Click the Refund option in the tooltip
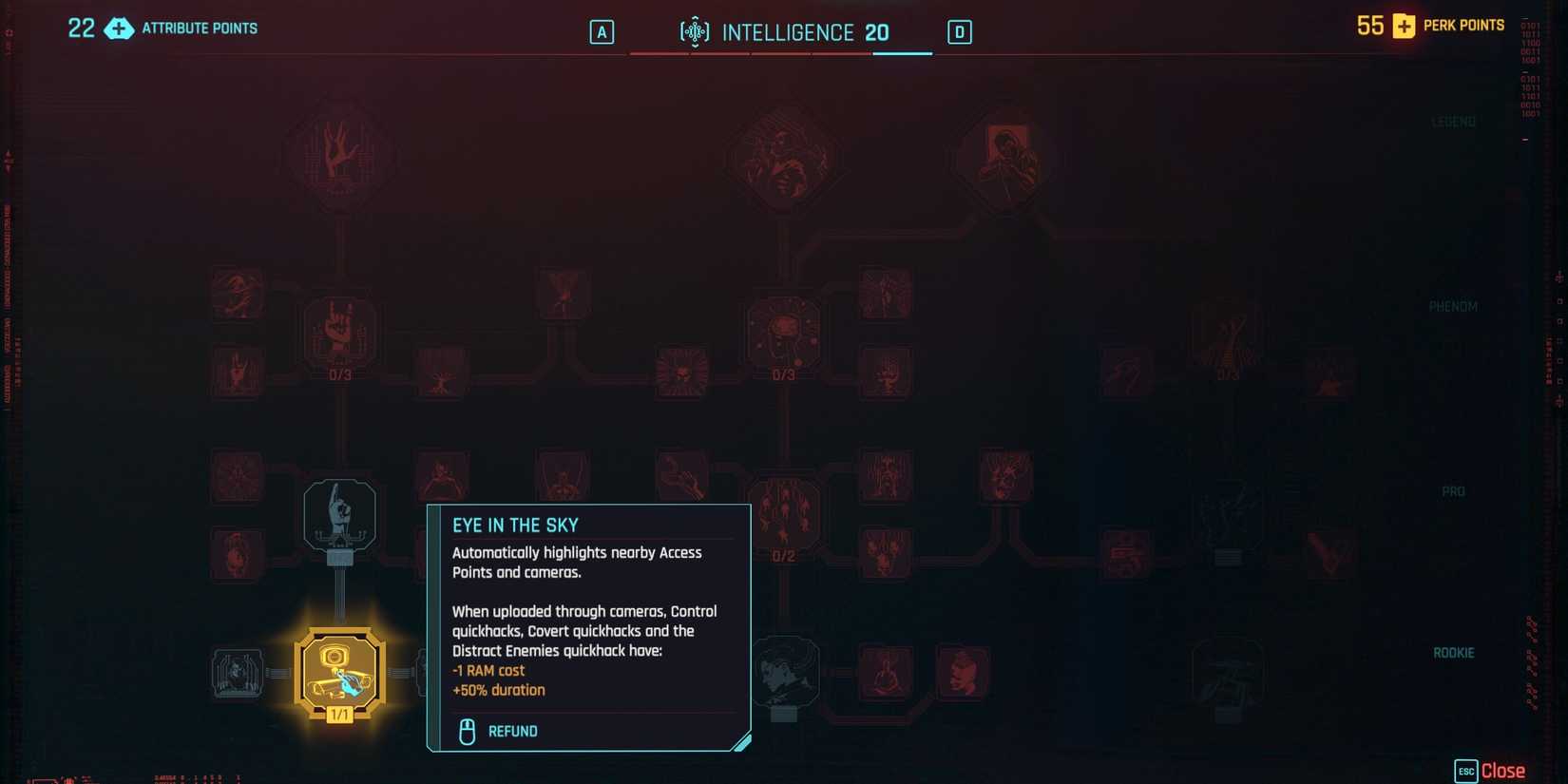Viewport: 1568px width, 784px height. click(514, 731)
